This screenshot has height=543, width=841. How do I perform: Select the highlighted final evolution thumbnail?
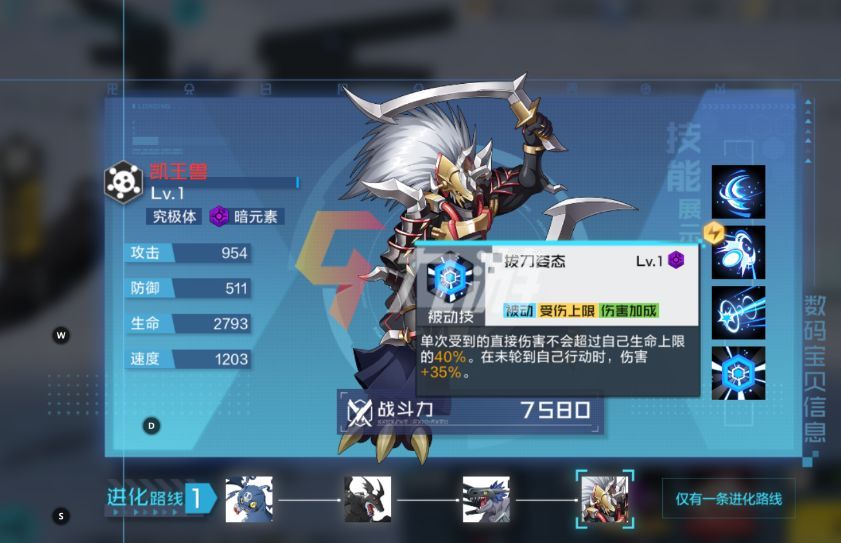click(605, 499)
